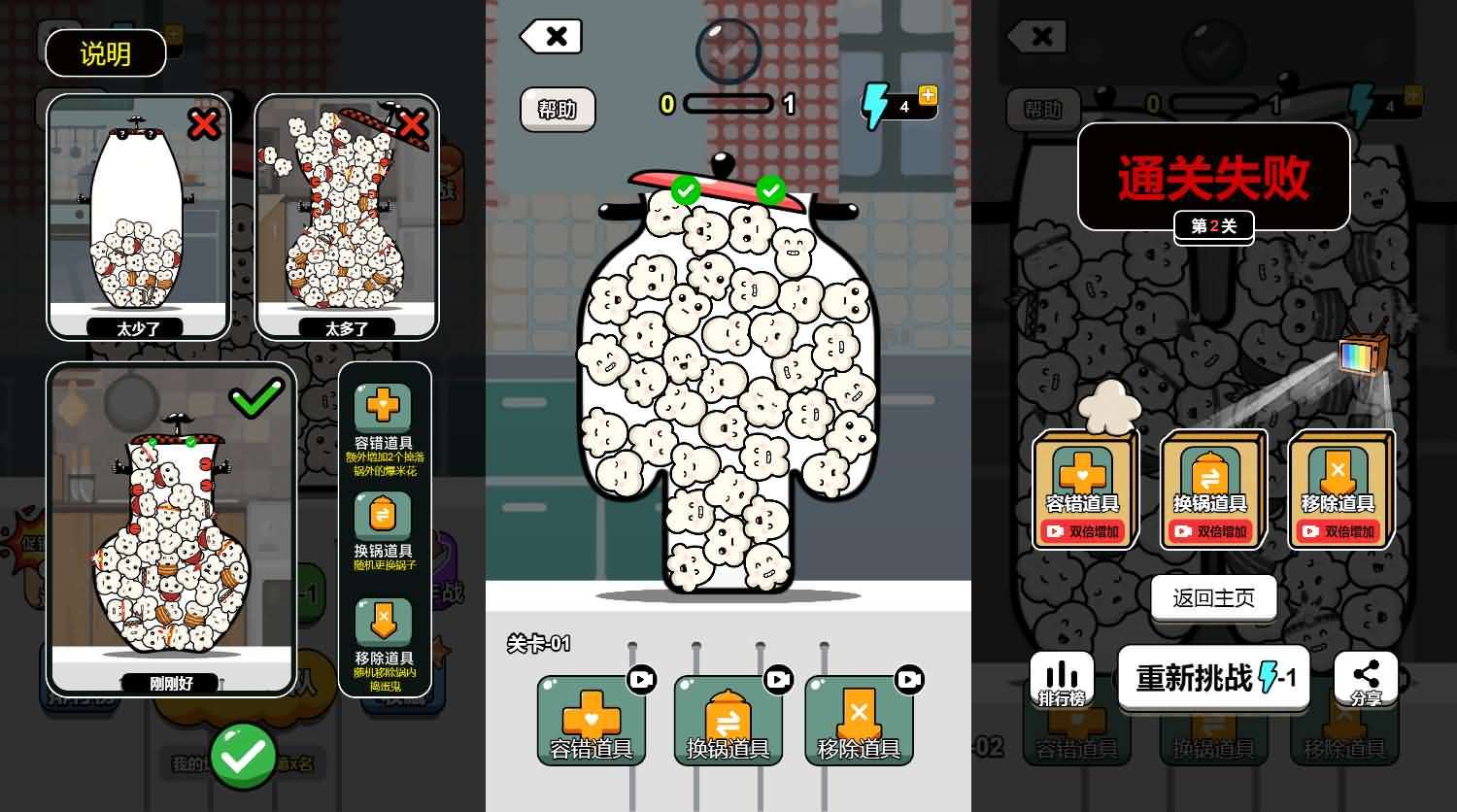Select the 容错道具 item in the bottom toolbar
Image resolution: width=1457 pixels, height=812 pixels.
tap(591, 719)
